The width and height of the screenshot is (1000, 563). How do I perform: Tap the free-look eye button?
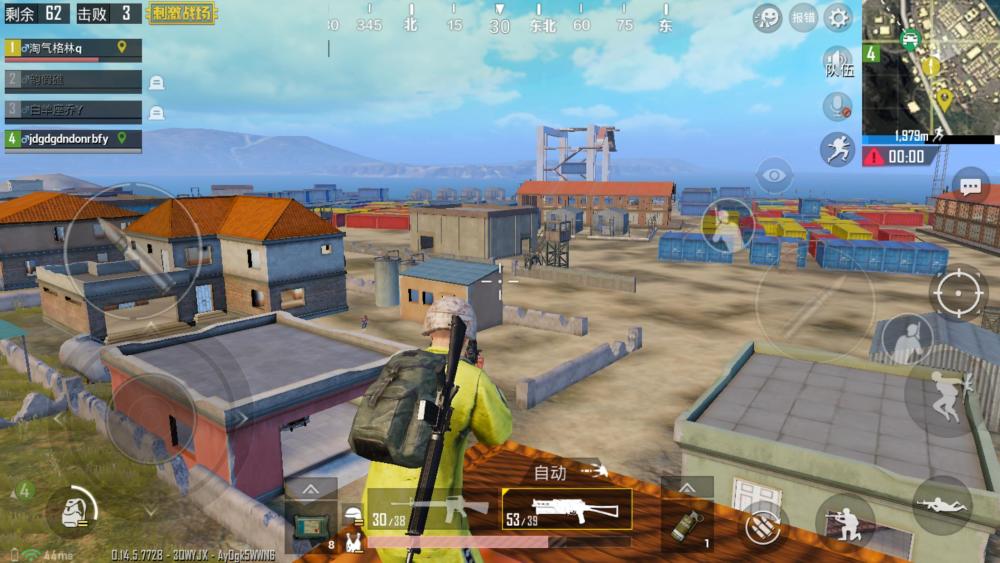click(775, 176)
